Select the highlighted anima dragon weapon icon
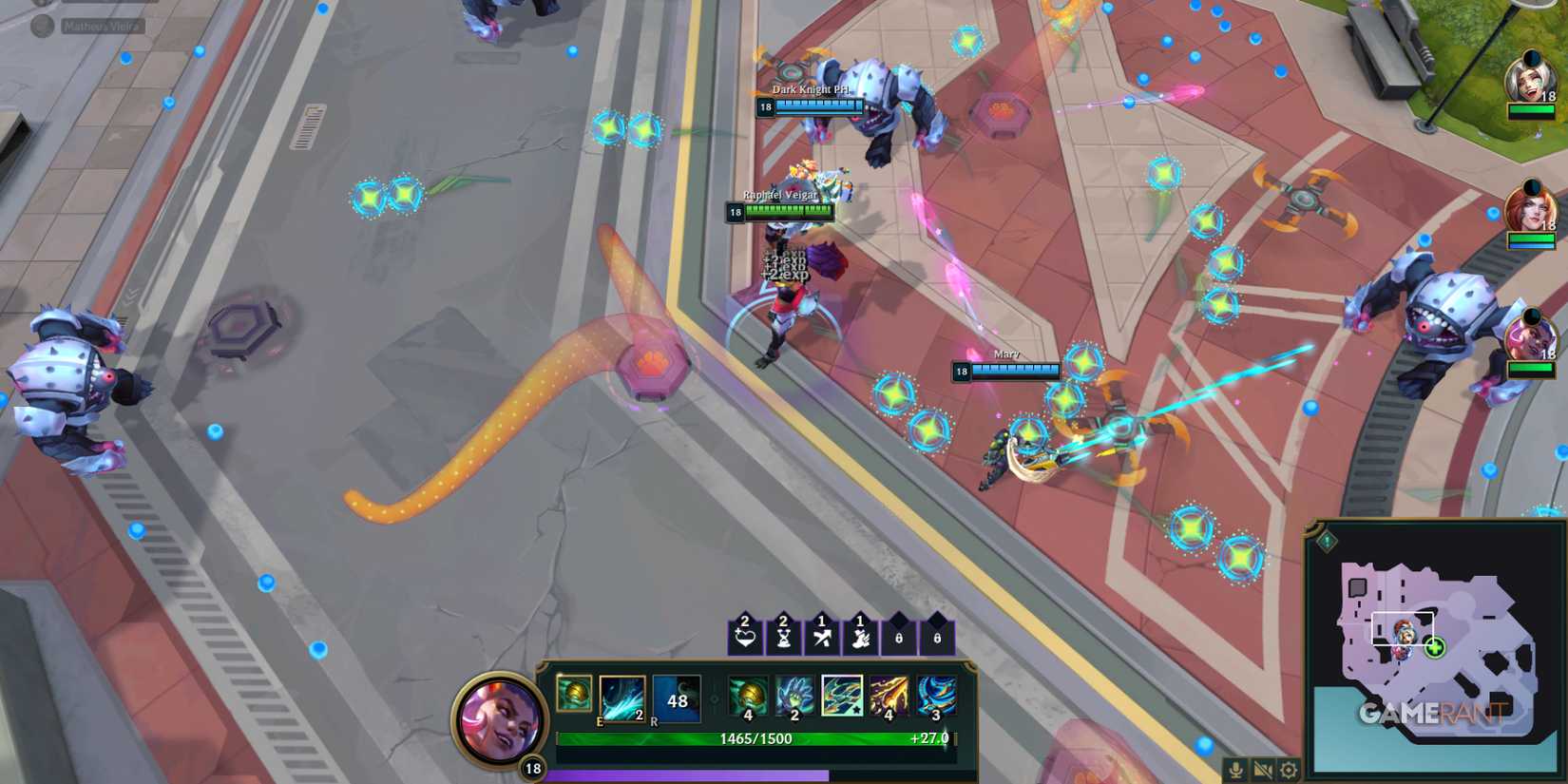This screenshot has height=784, width=1568. pyautogui.click(x=842, y=695)
